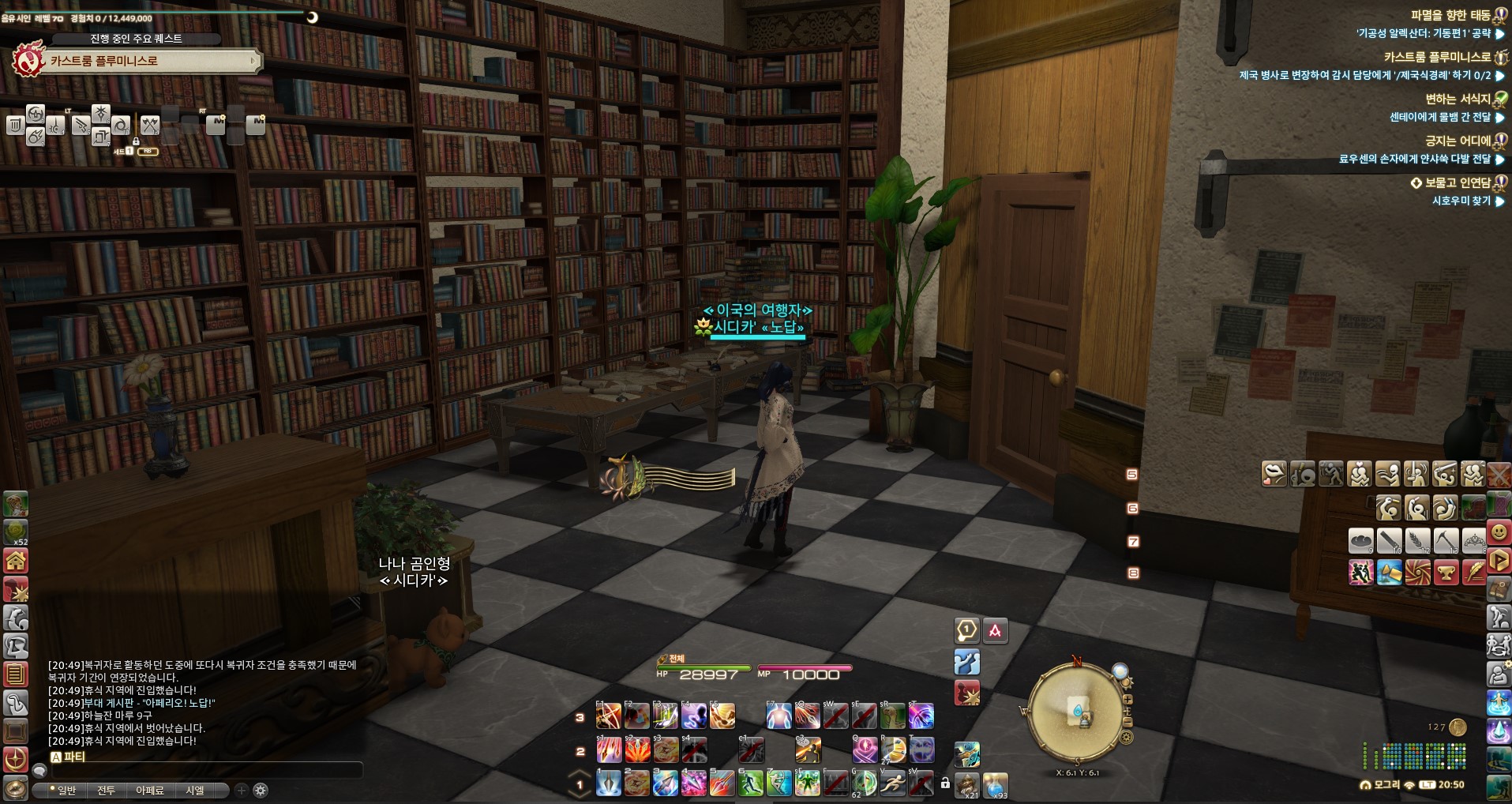The image size is (1512, 804).
Task: Activate the Sprint running-figure action
Action: (x=892, y=783)
